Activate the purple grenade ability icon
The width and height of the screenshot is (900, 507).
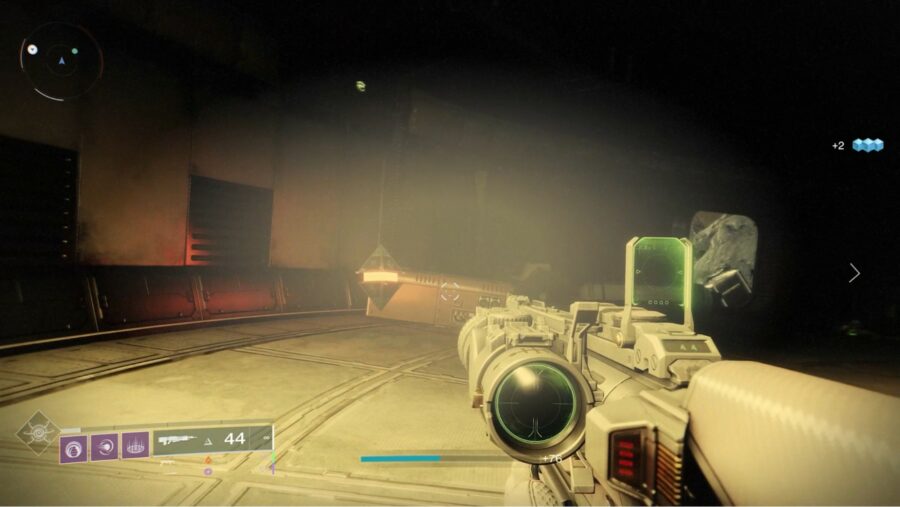[74, 446]
